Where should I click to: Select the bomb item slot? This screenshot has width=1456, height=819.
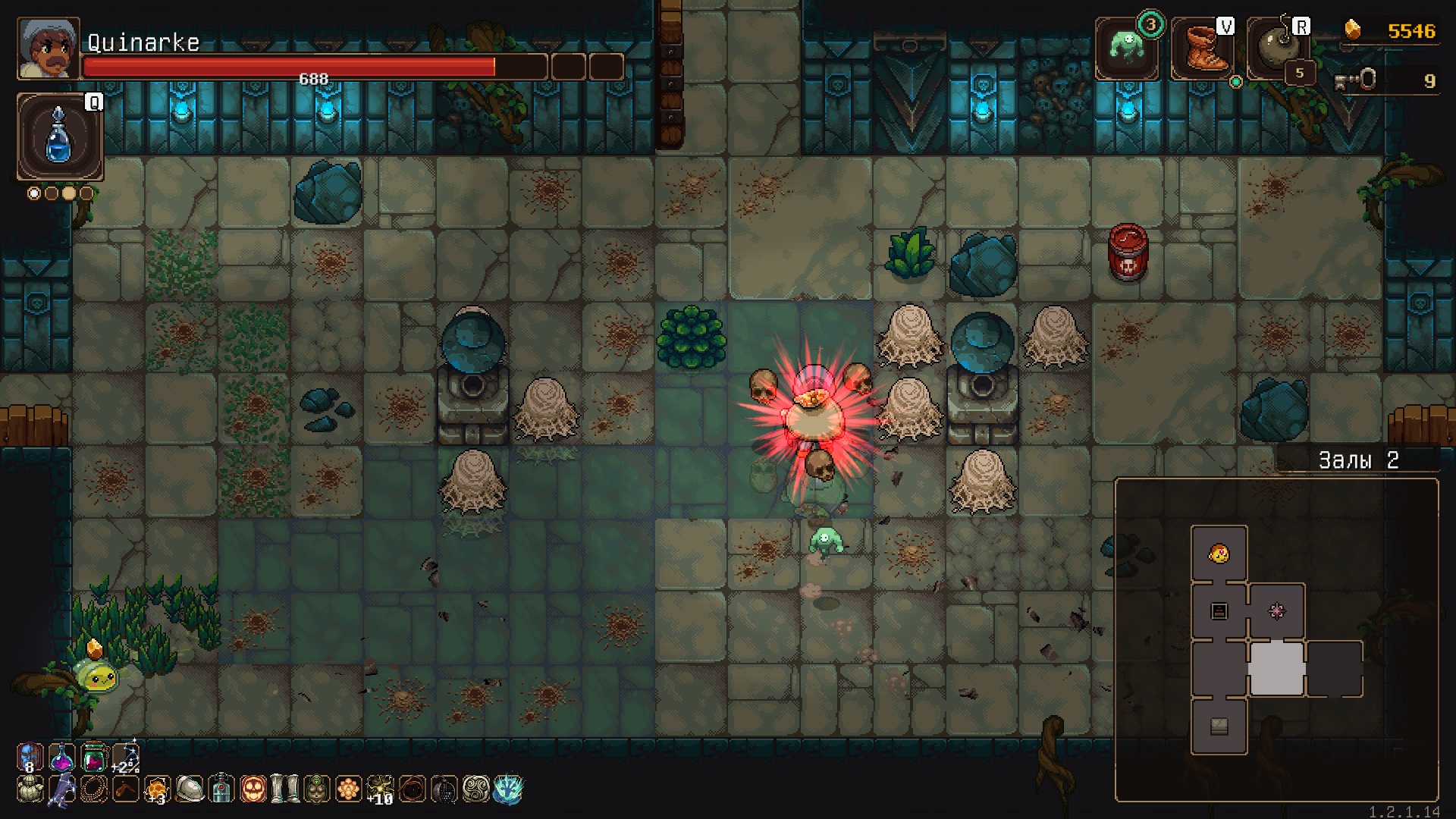1279,49
